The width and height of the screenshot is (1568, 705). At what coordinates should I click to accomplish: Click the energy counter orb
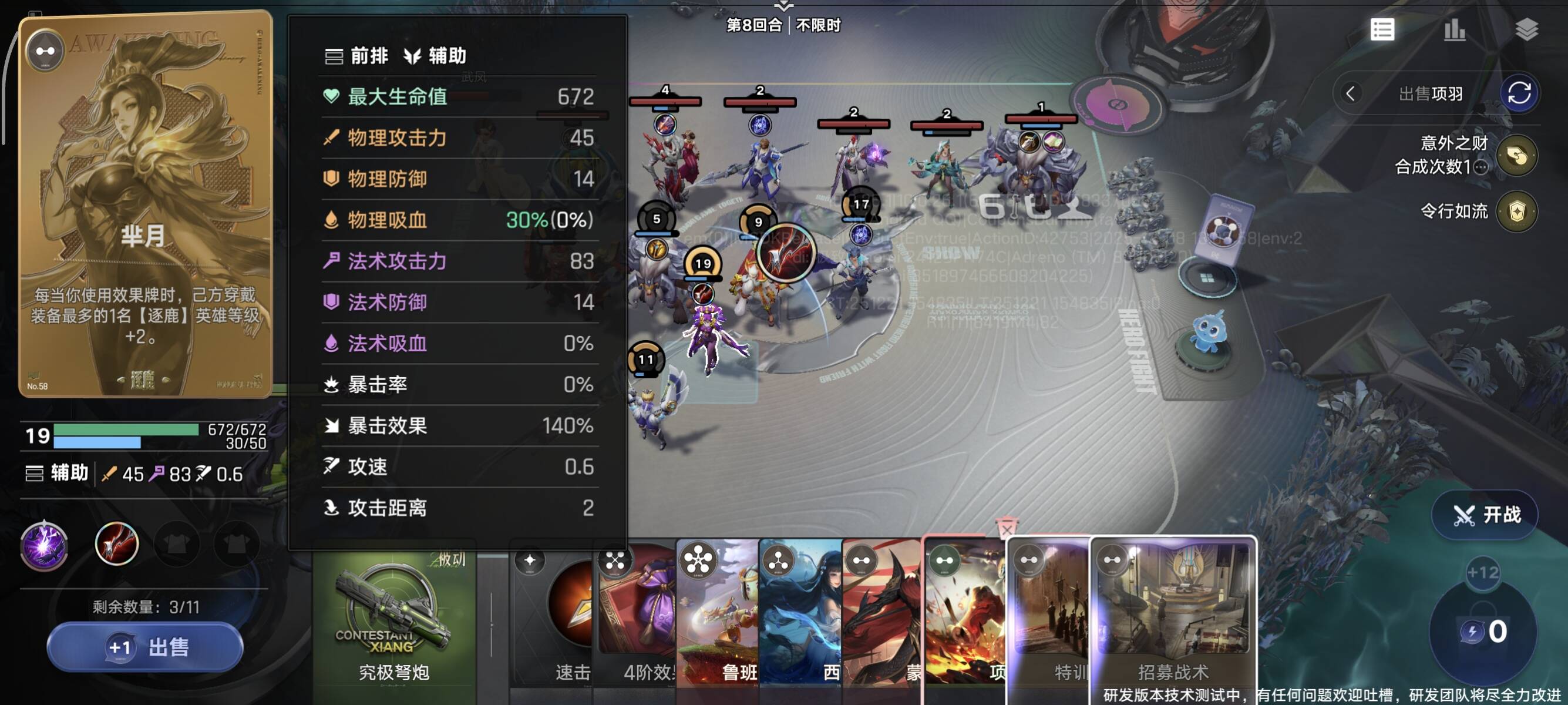point(1483,632)
